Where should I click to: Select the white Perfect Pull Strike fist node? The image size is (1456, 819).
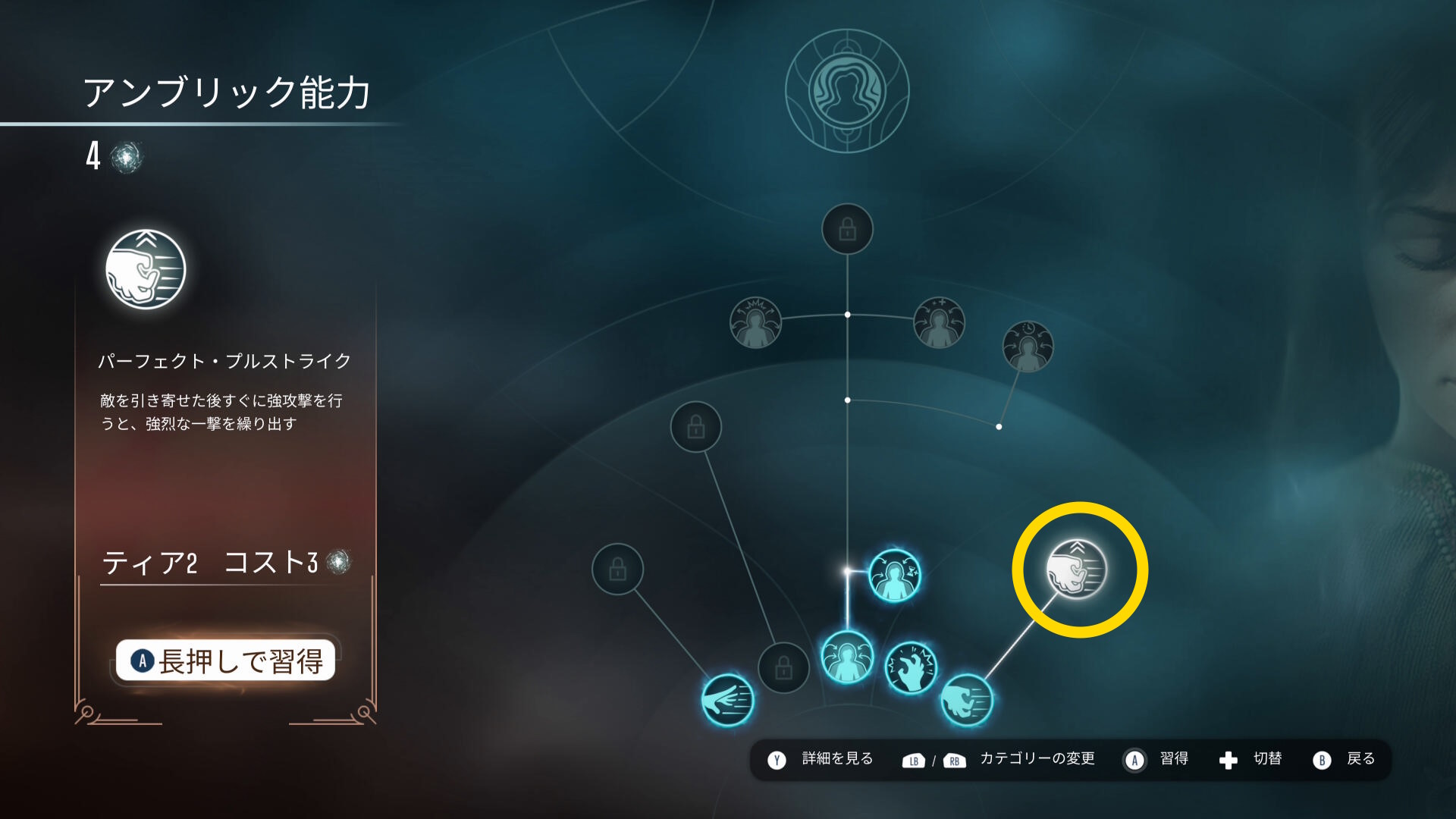pyautogui.click(x=1077, y=569)
